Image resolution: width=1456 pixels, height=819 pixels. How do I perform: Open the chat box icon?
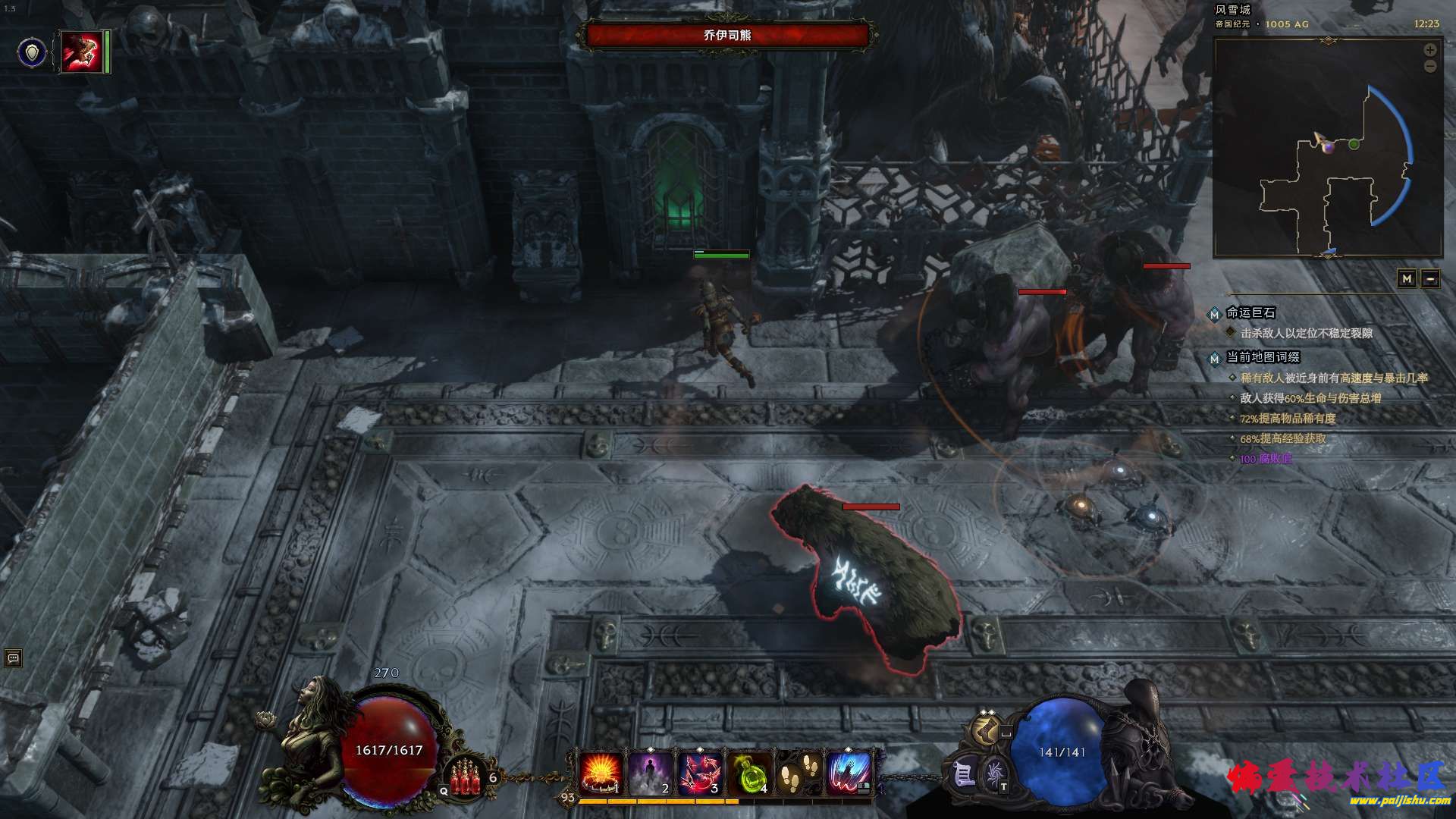[13, 657]
